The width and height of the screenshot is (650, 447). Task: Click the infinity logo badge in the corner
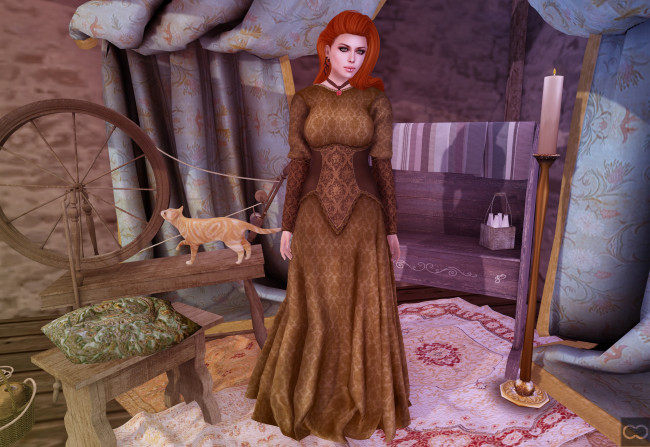(634, 432)
